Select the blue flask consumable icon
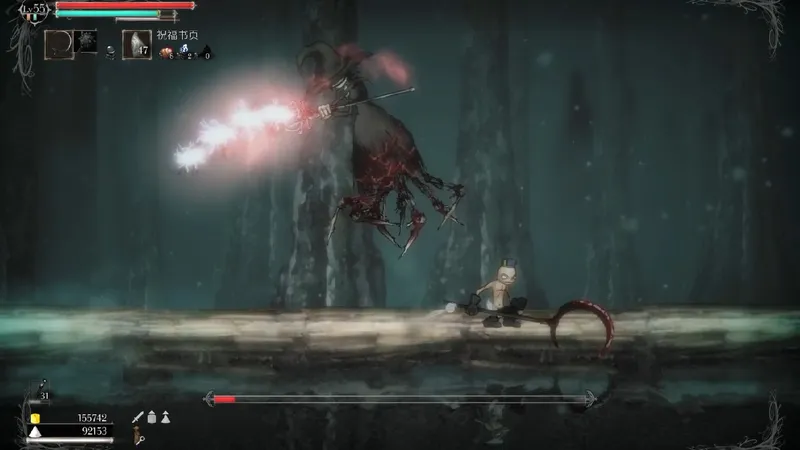 coord(185,53)
